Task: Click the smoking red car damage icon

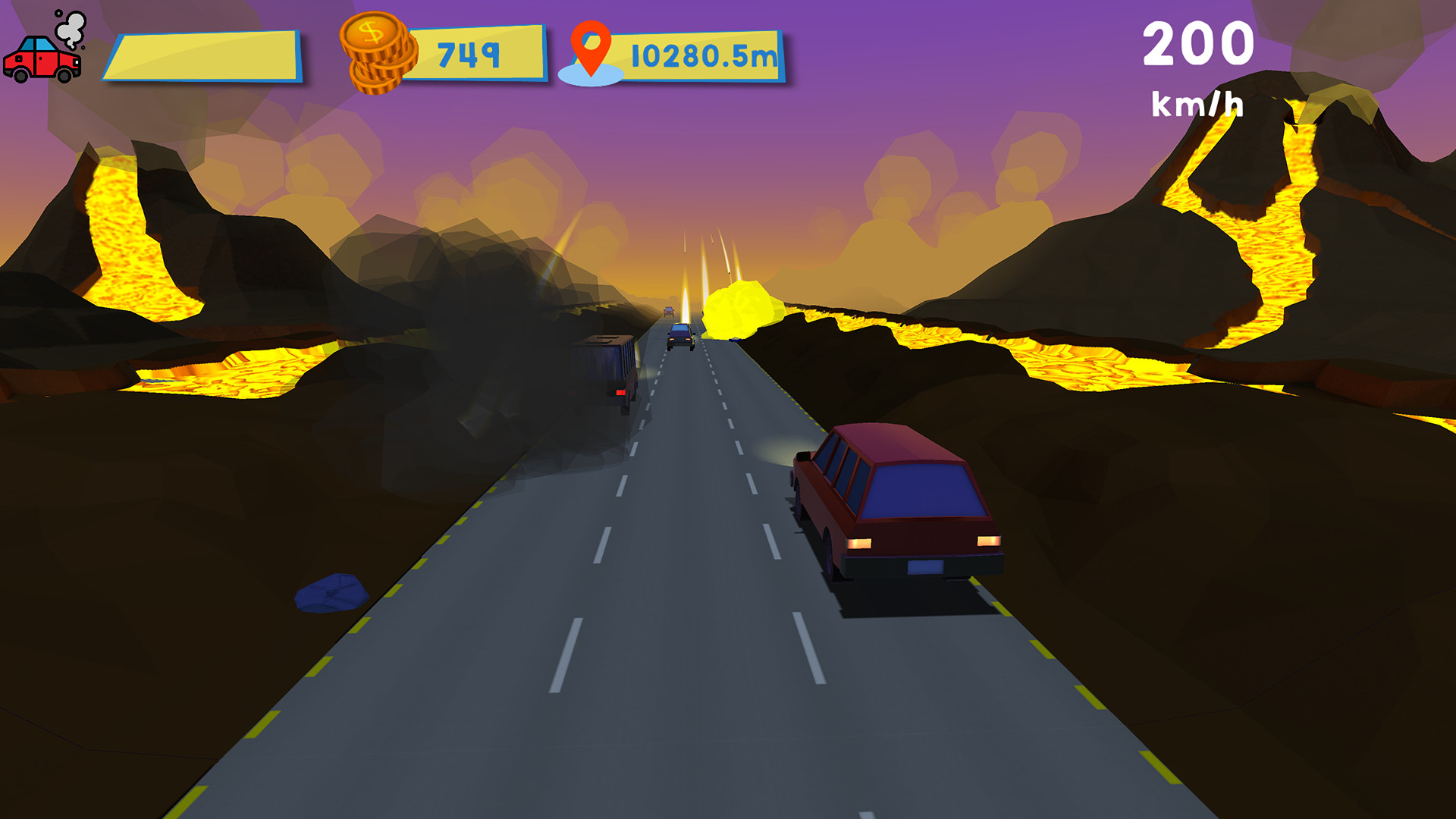Action: (42, 61)
